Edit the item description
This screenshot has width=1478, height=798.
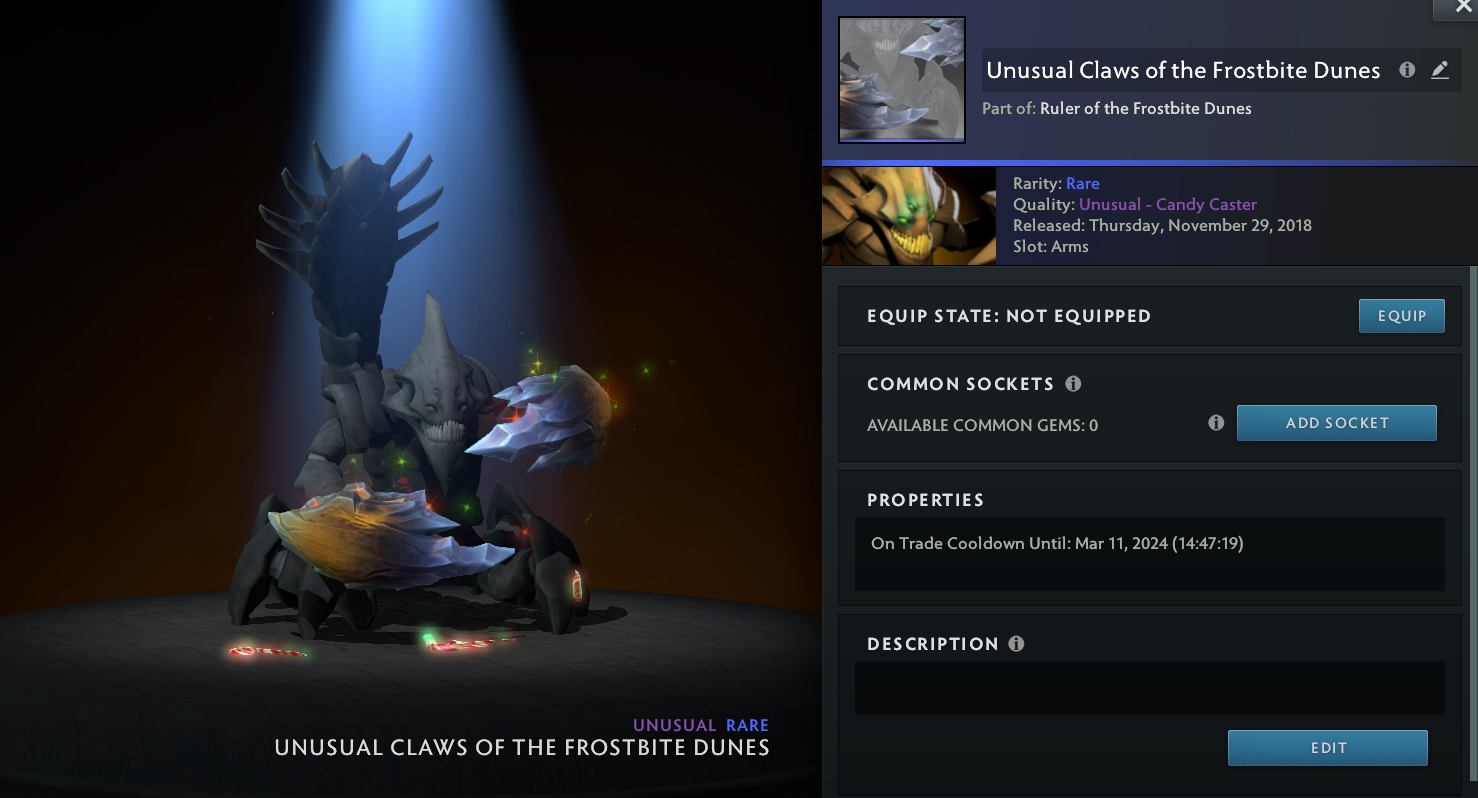(1327, 748)
